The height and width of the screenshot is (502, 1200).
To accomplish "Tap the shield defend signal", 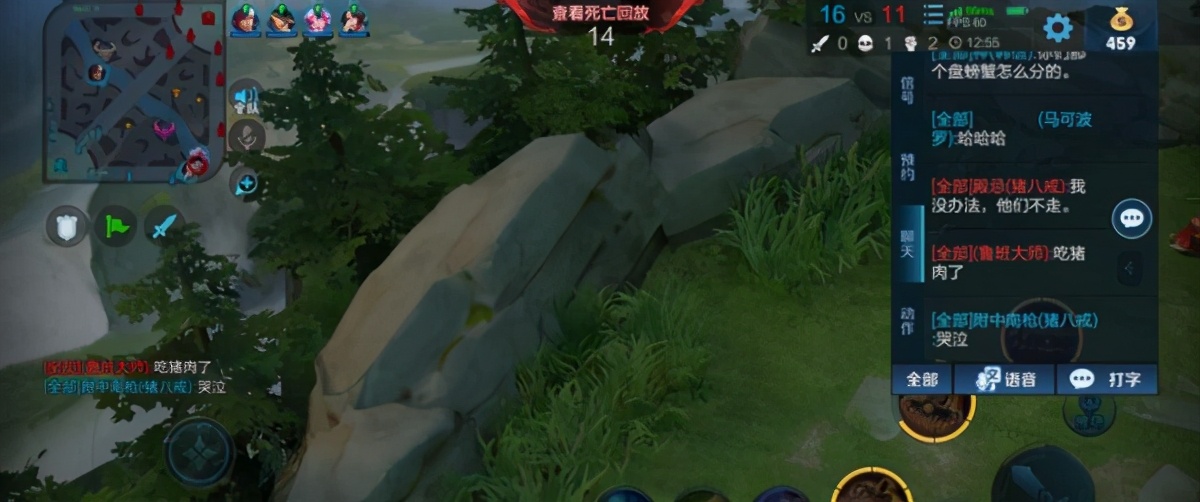I will (67, 228).
